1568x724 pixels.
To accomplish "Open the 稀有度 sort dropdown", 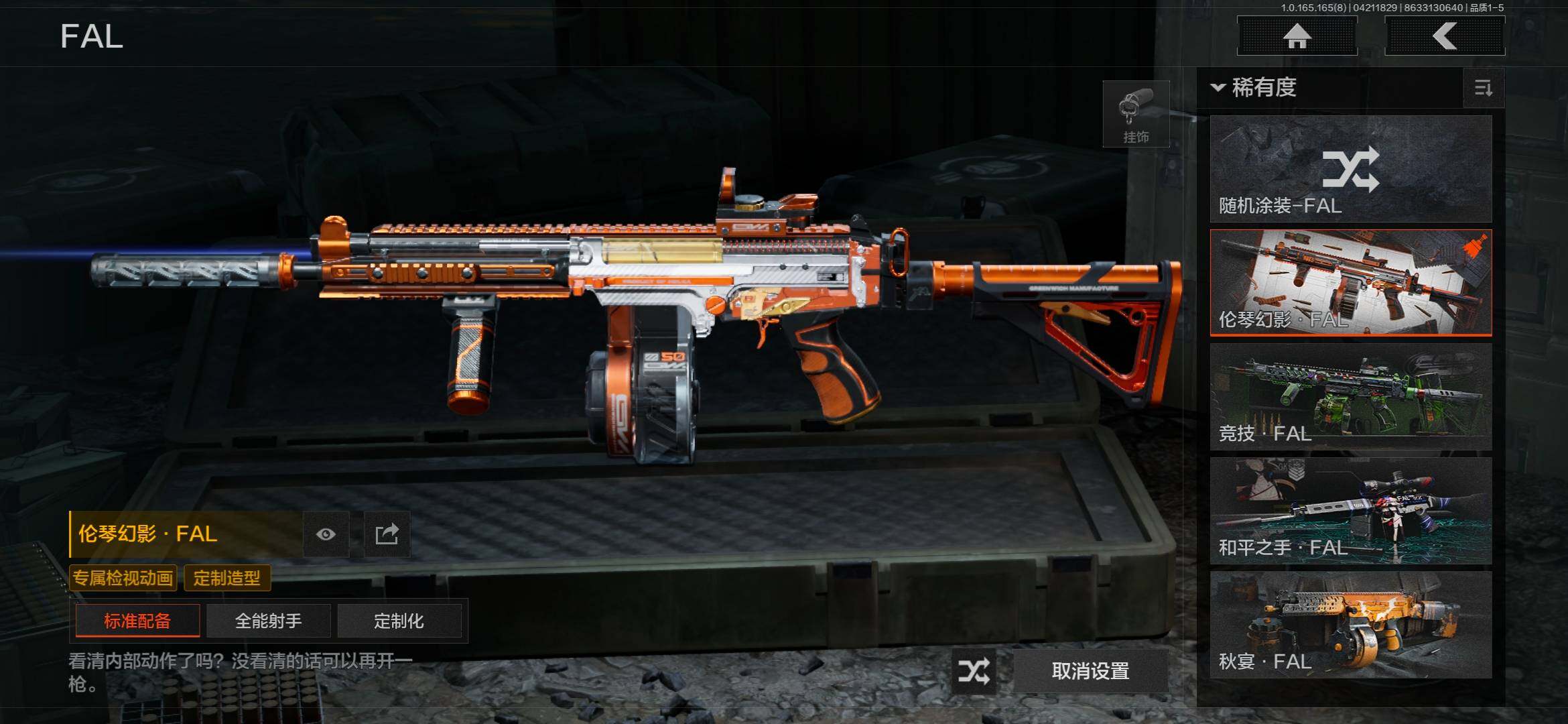I will coord(1254,87).
